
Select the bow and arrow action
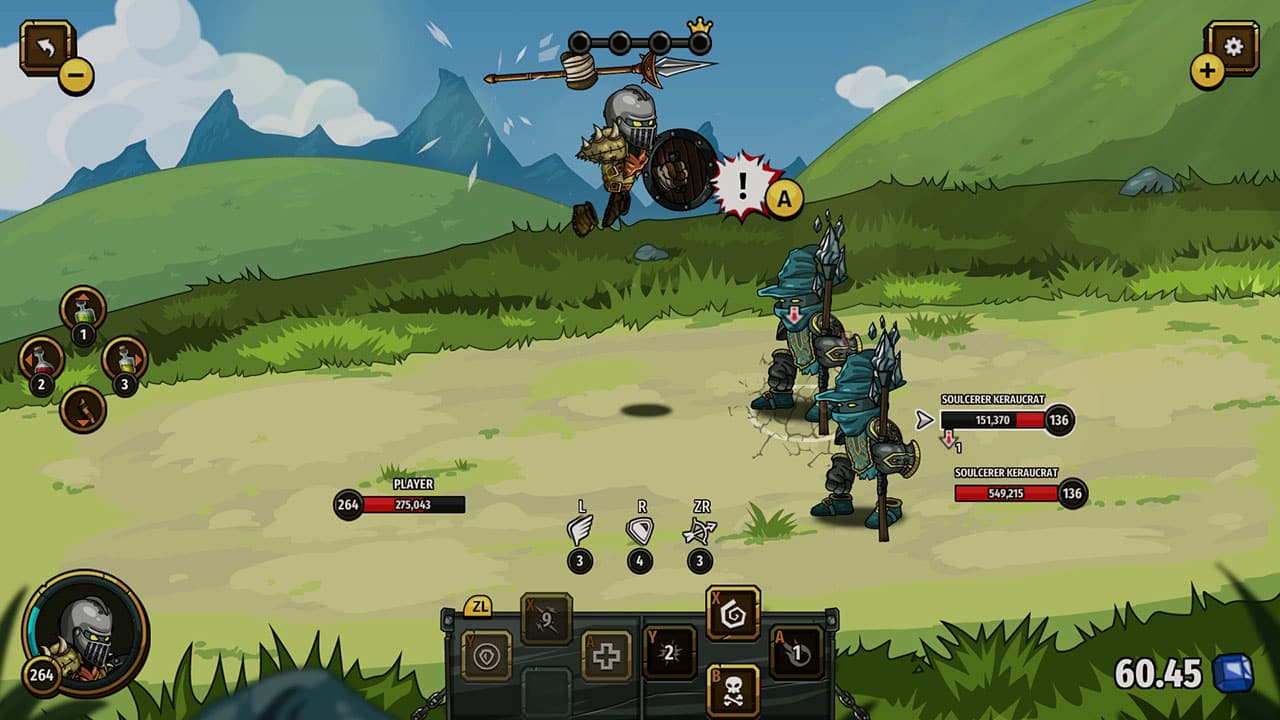(699, 531)
